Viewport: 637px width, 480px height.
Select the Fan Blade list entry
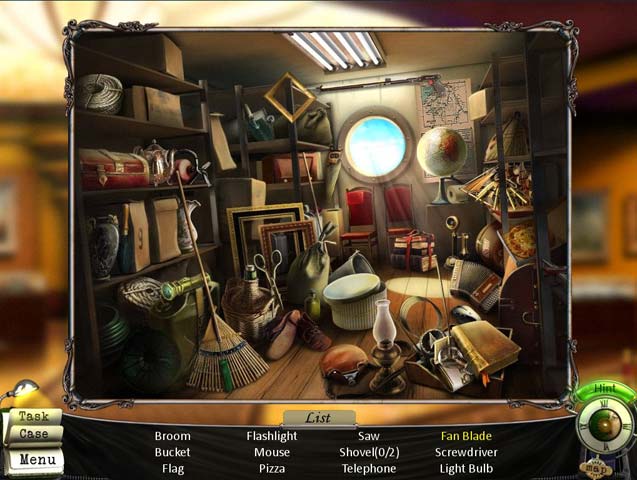click(x=466, y=436)
